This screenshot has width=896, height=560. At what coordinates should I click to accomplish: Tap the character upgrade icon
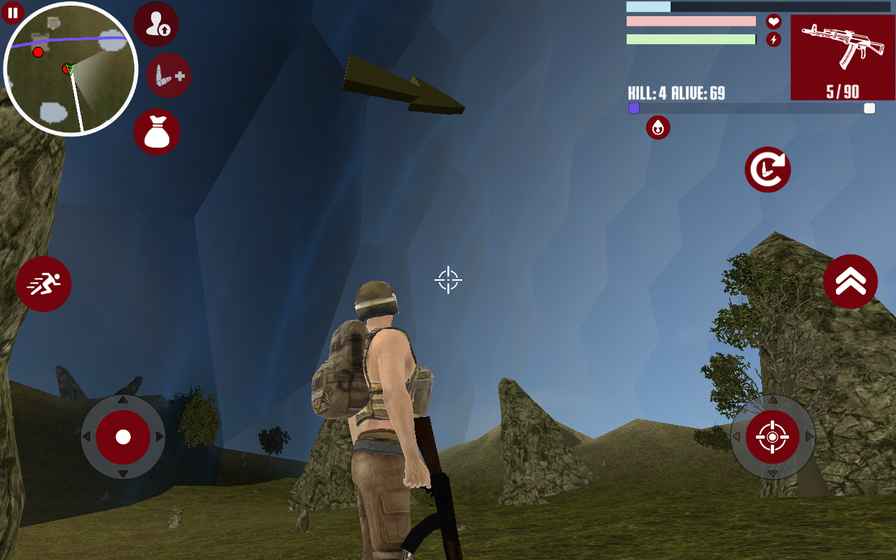156,25
